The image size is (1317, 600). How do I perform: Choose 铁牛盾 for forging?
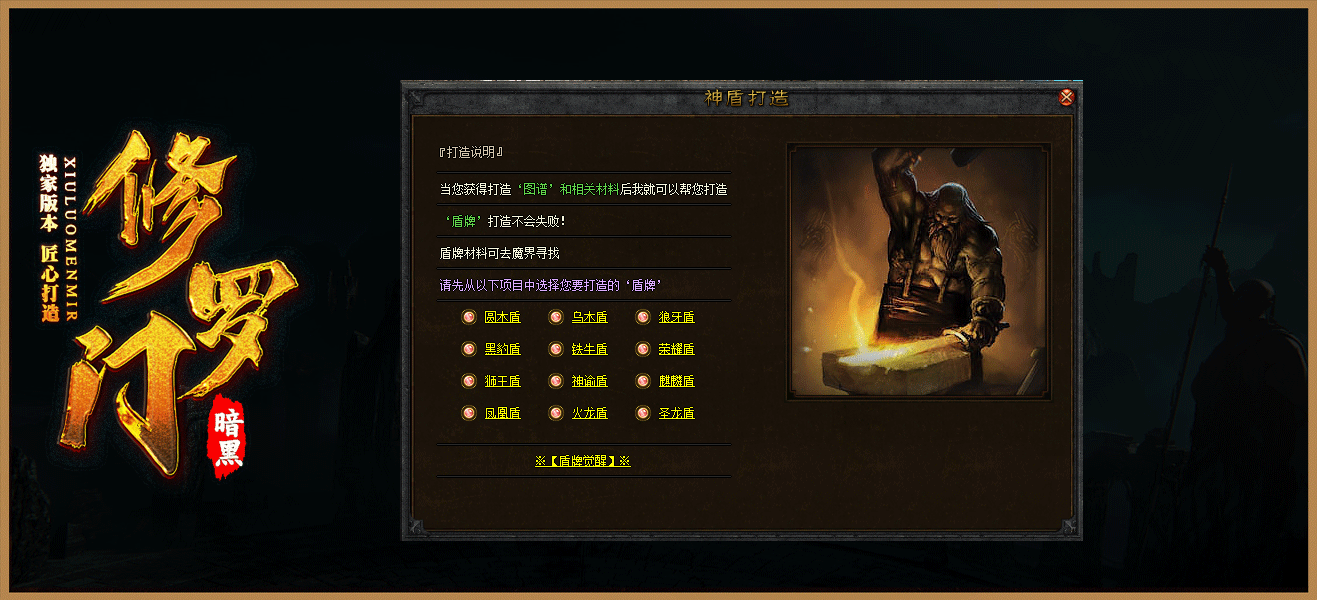pos(589,350)
